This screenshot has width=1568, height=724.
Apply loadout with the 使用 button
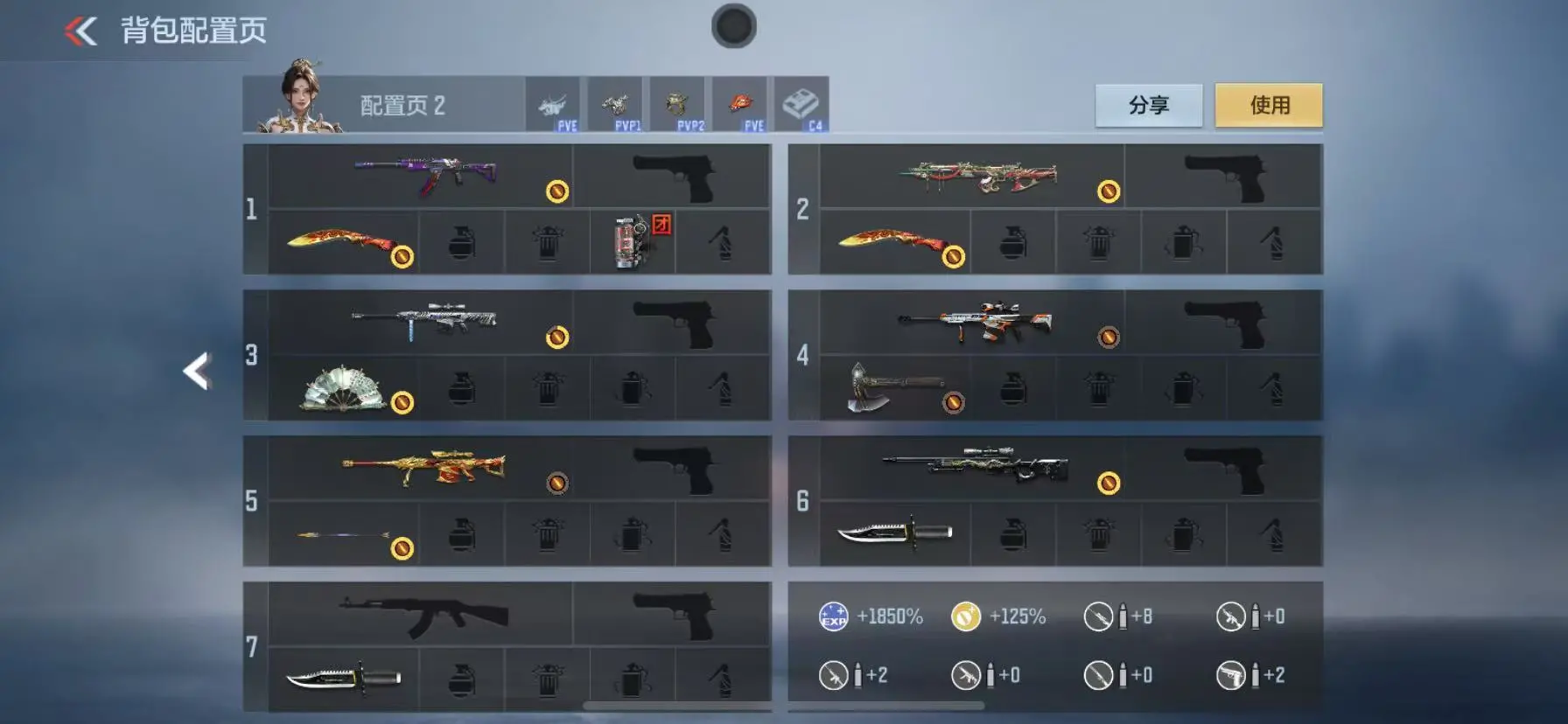point(1269,106)
